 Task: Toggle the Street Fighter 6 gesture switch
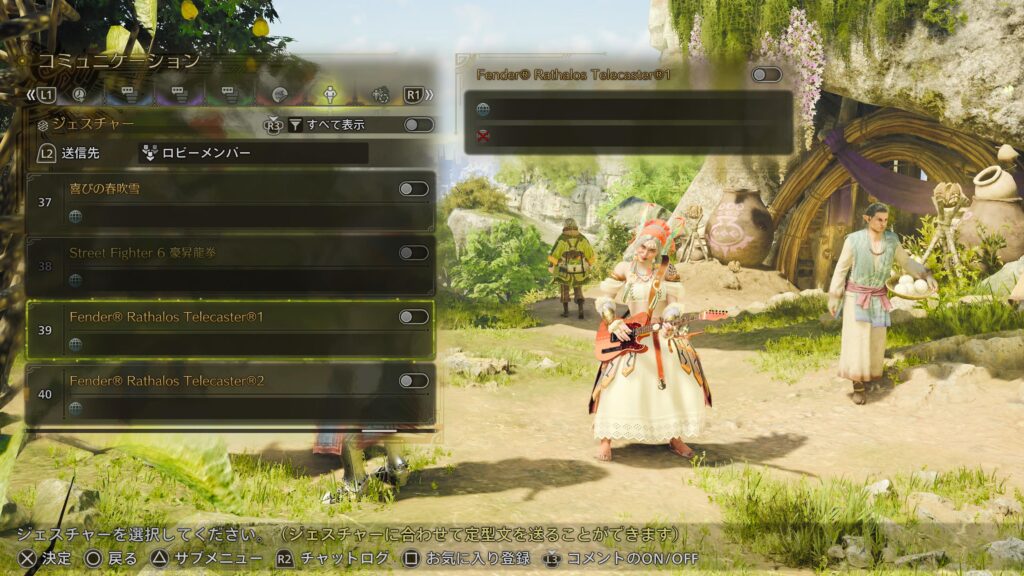[413, 253]
